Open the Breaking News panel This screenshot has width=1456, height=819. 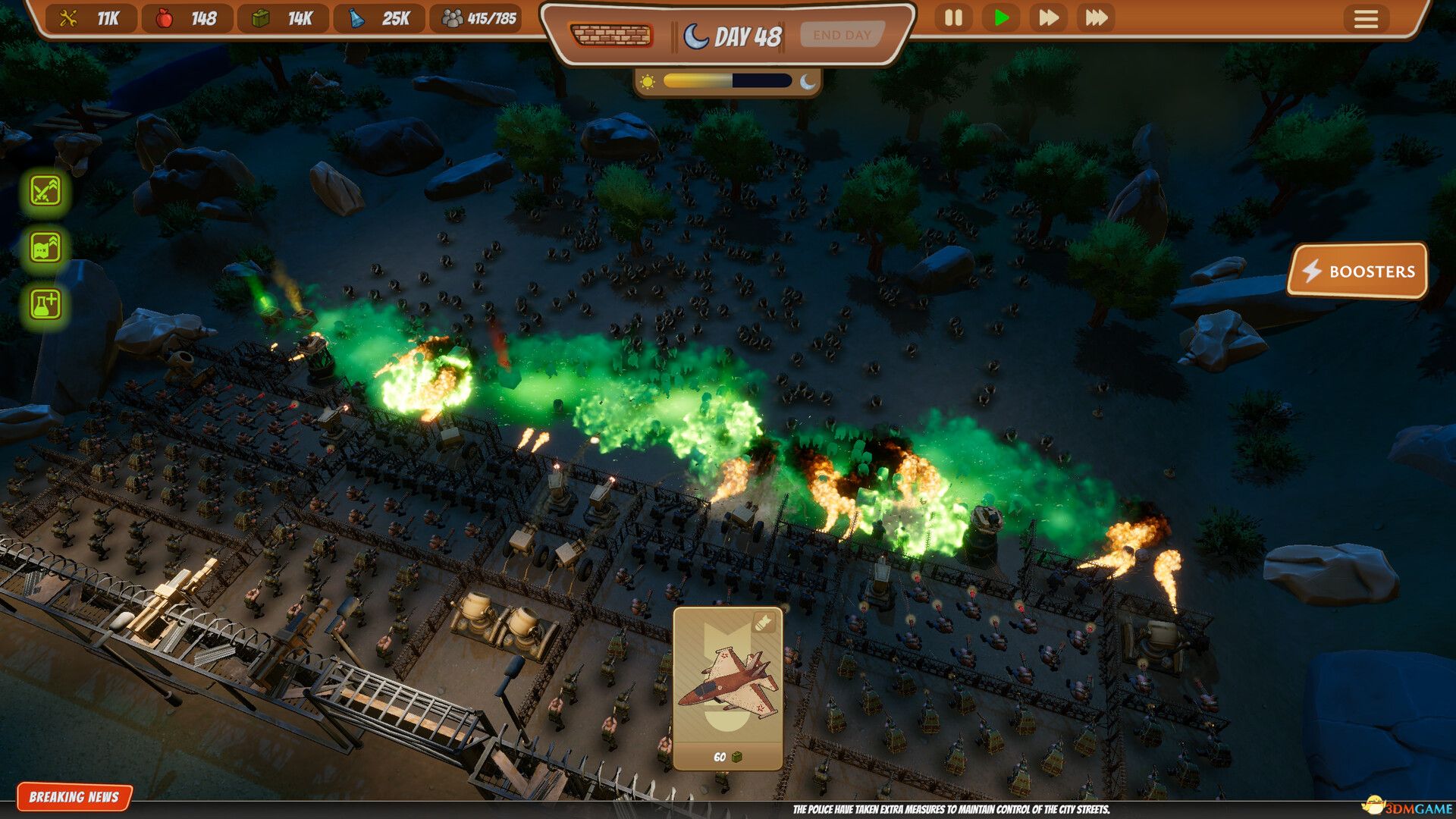click(x=74, y=797)
